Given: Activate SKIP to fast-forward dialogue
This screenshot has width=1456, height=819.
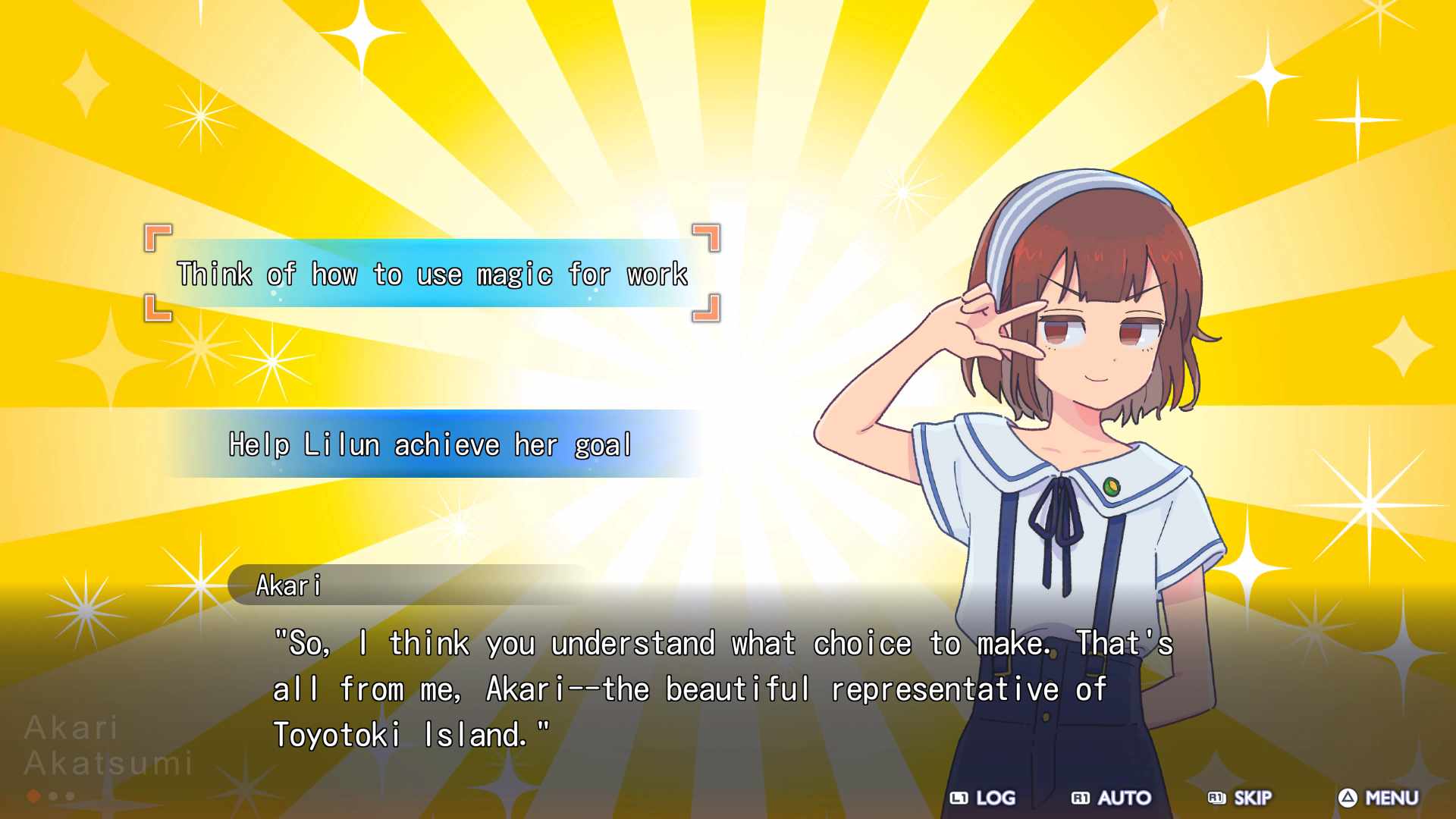Looking at the screenshot, I should coord(1240,798).
